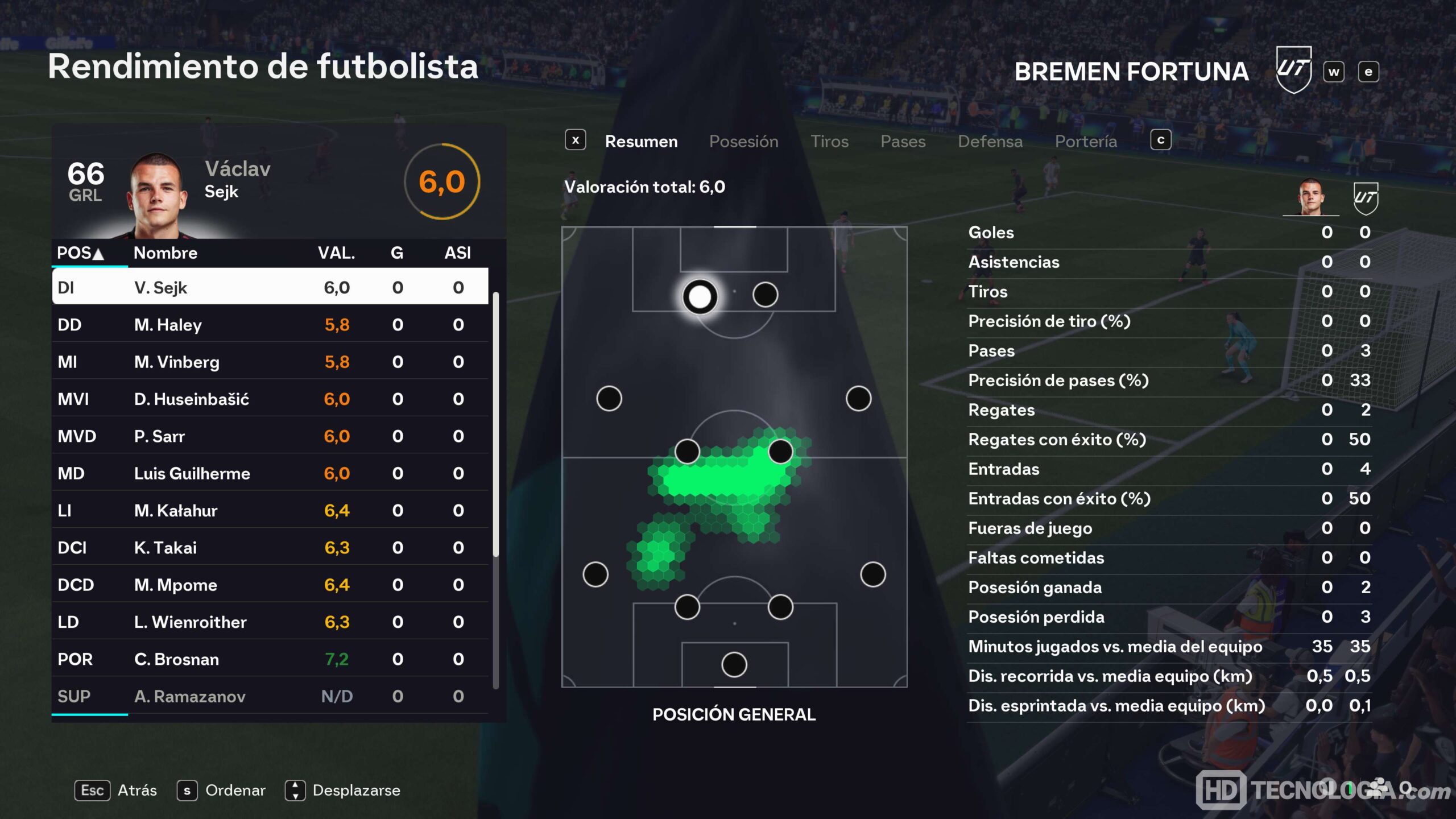Select goalkeeper C. Brosnan's row
The width and height of the screenshot is (1456, 819).
[x=270, y=659]
